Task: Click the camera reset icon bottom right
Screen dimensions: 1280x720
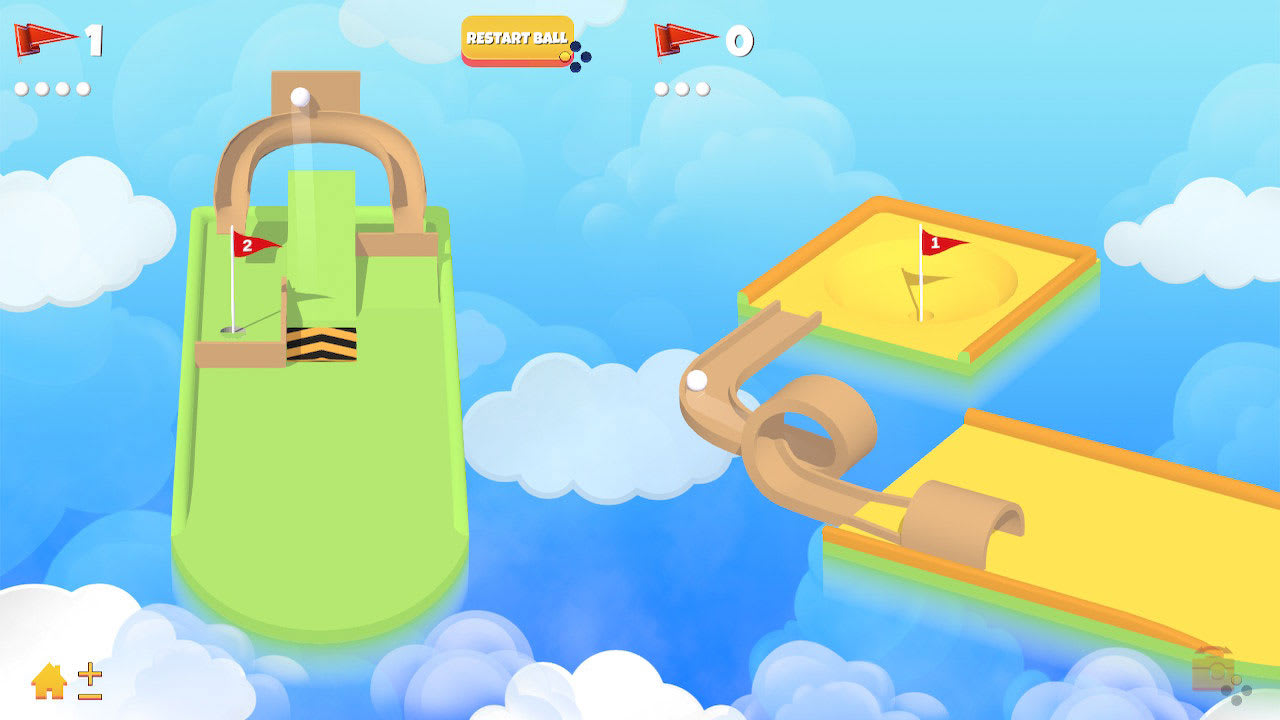Action: pyautogui.click(x=1213, y=675)
